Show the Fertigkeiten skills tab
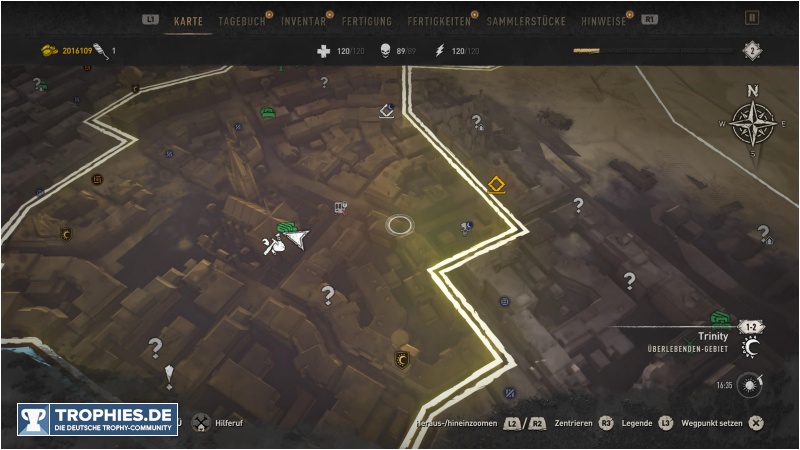800x450 pixels. 440,20
